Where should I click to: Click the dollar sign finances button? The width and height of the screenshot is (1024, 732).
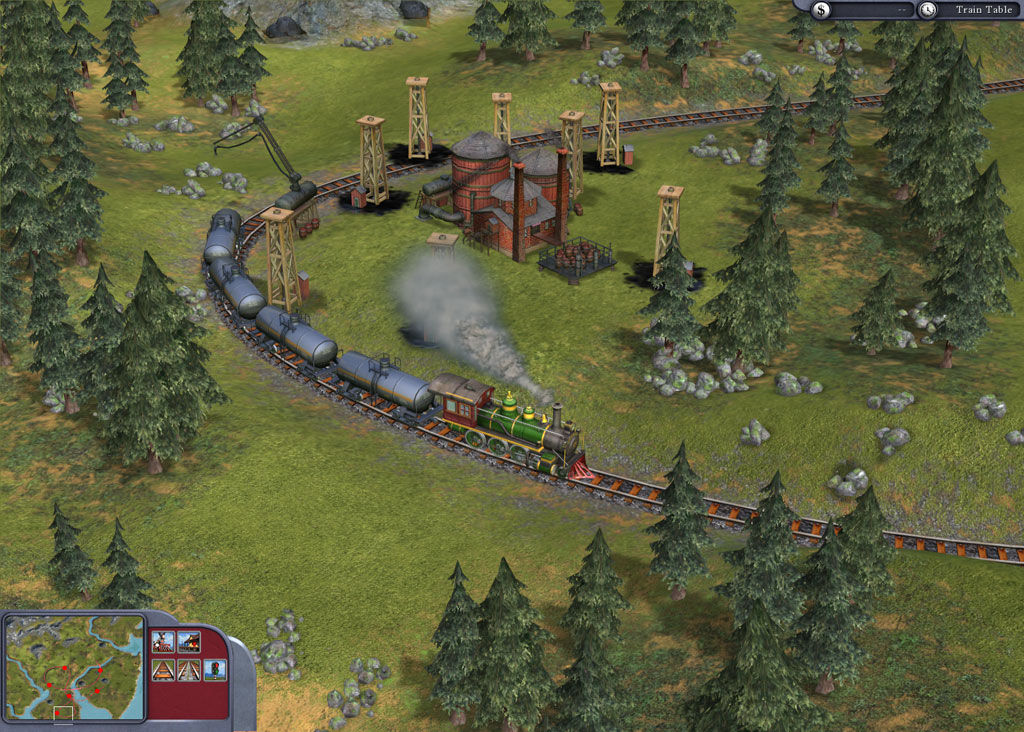tap(821, 10)
